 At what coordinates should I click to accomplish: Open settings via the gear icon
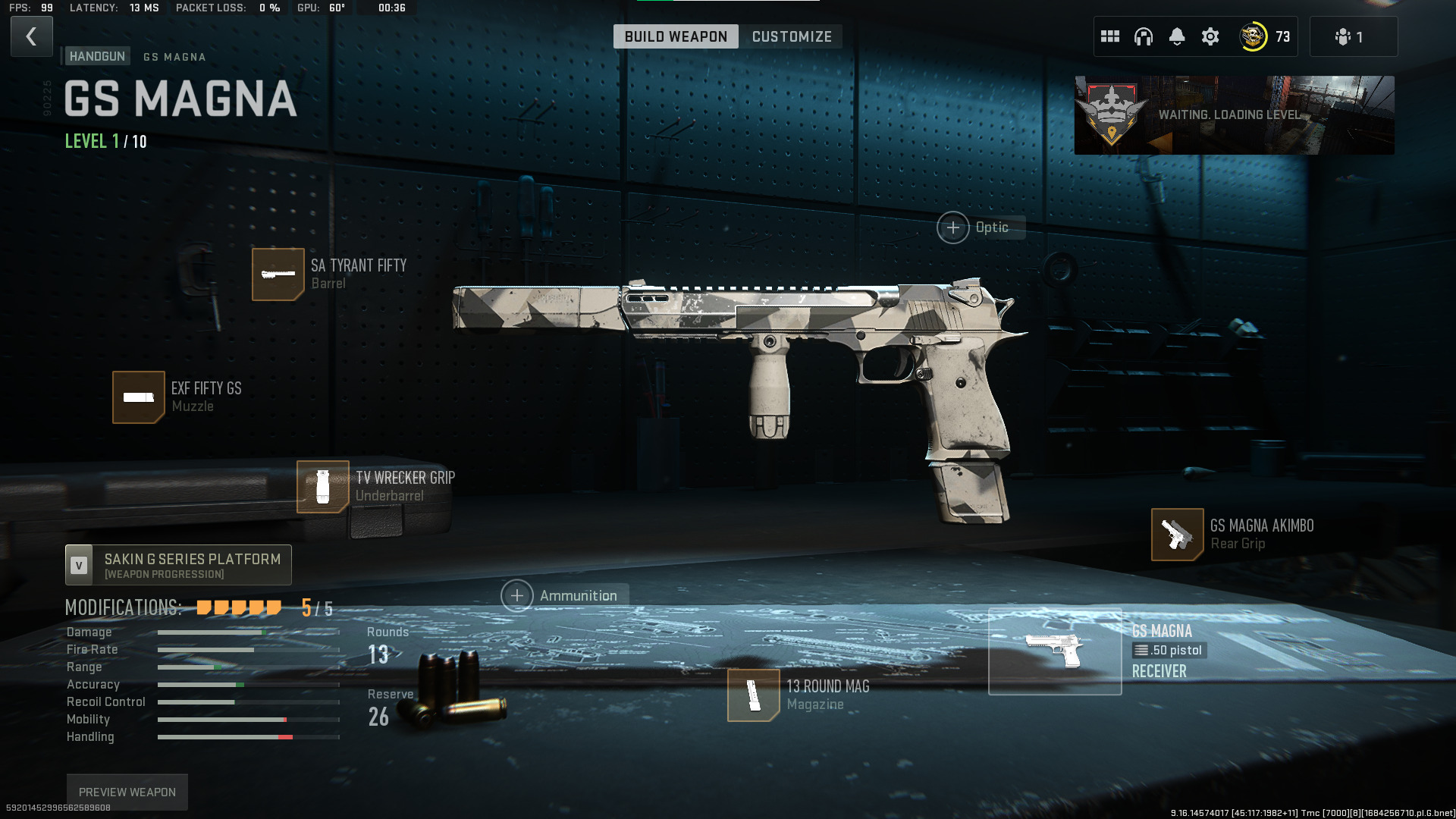pyautogui.click(x=1210, y=36)
